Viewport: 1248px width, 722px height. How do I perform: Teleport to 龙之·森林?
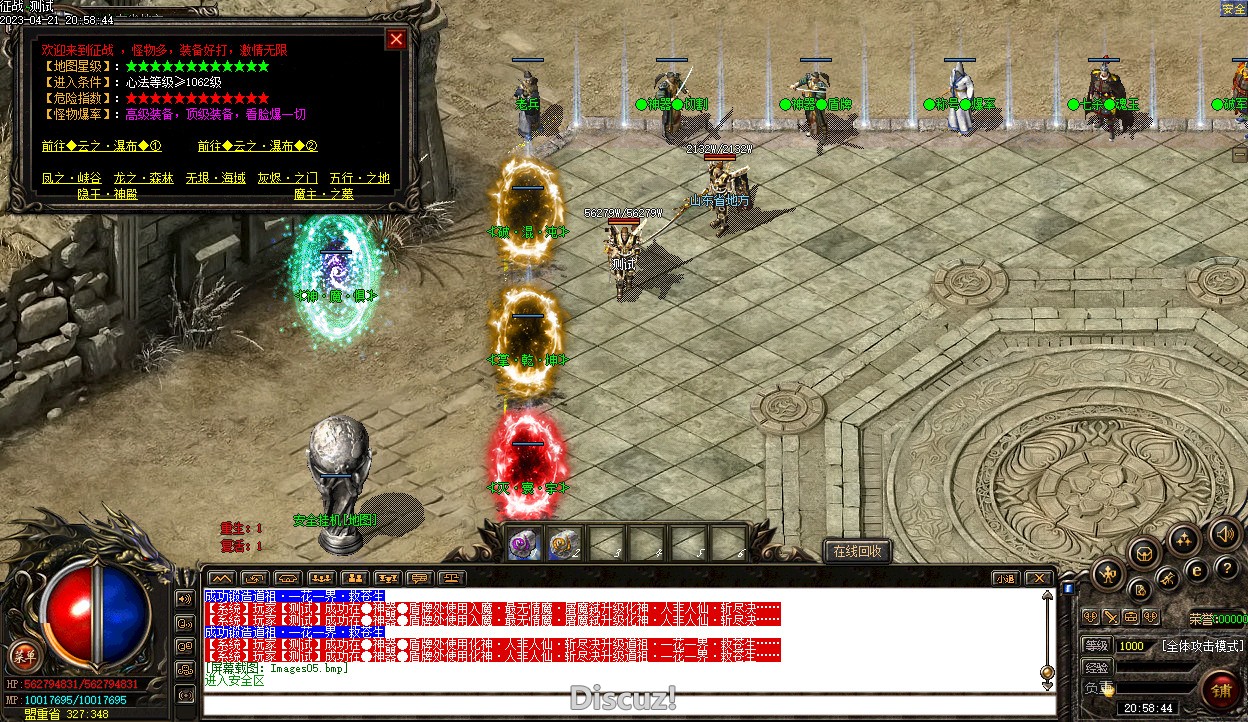pyautogui.click(x=143, y=178)
